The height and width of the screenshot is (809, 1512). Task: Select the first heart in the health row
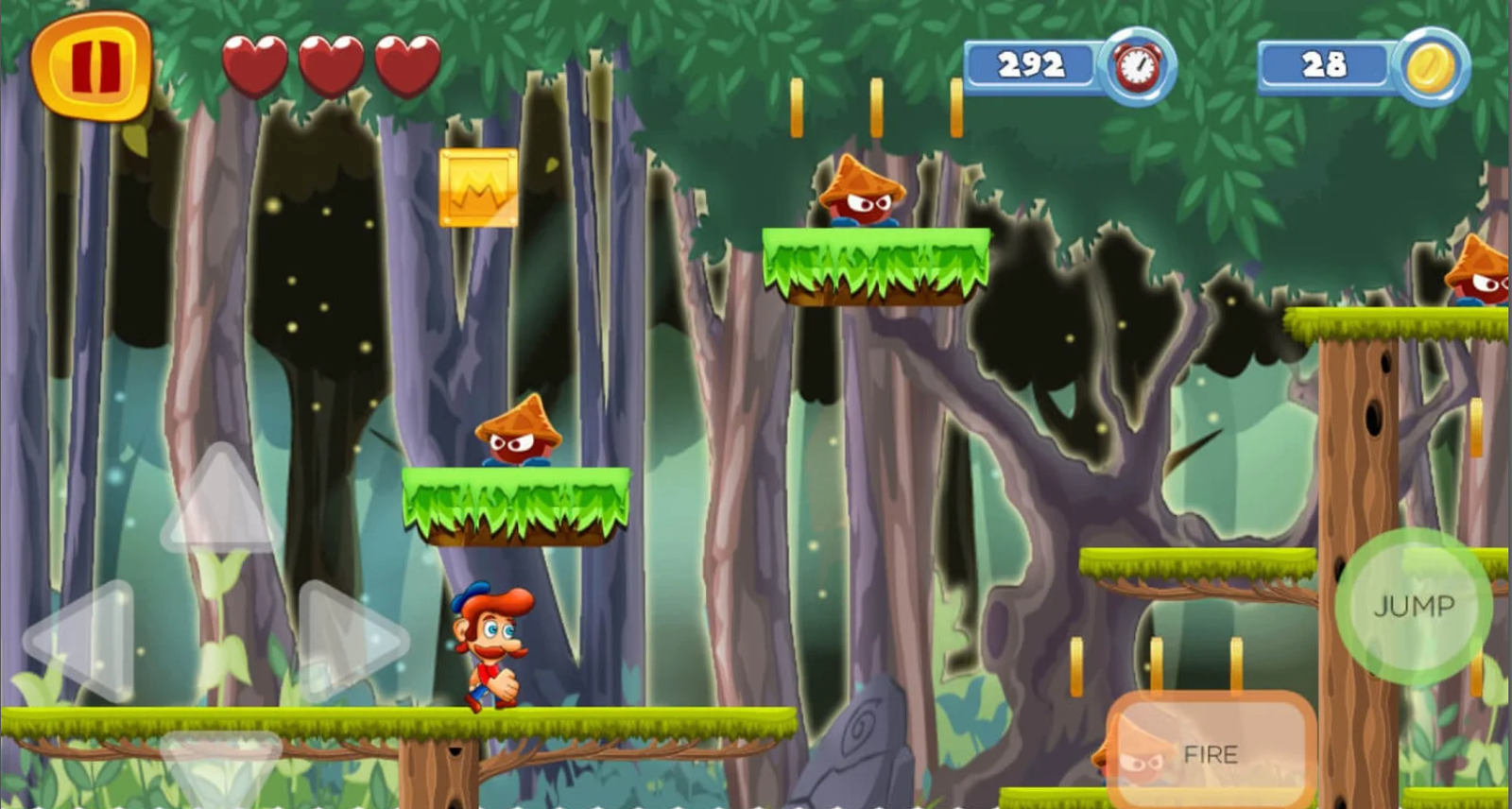253,63
